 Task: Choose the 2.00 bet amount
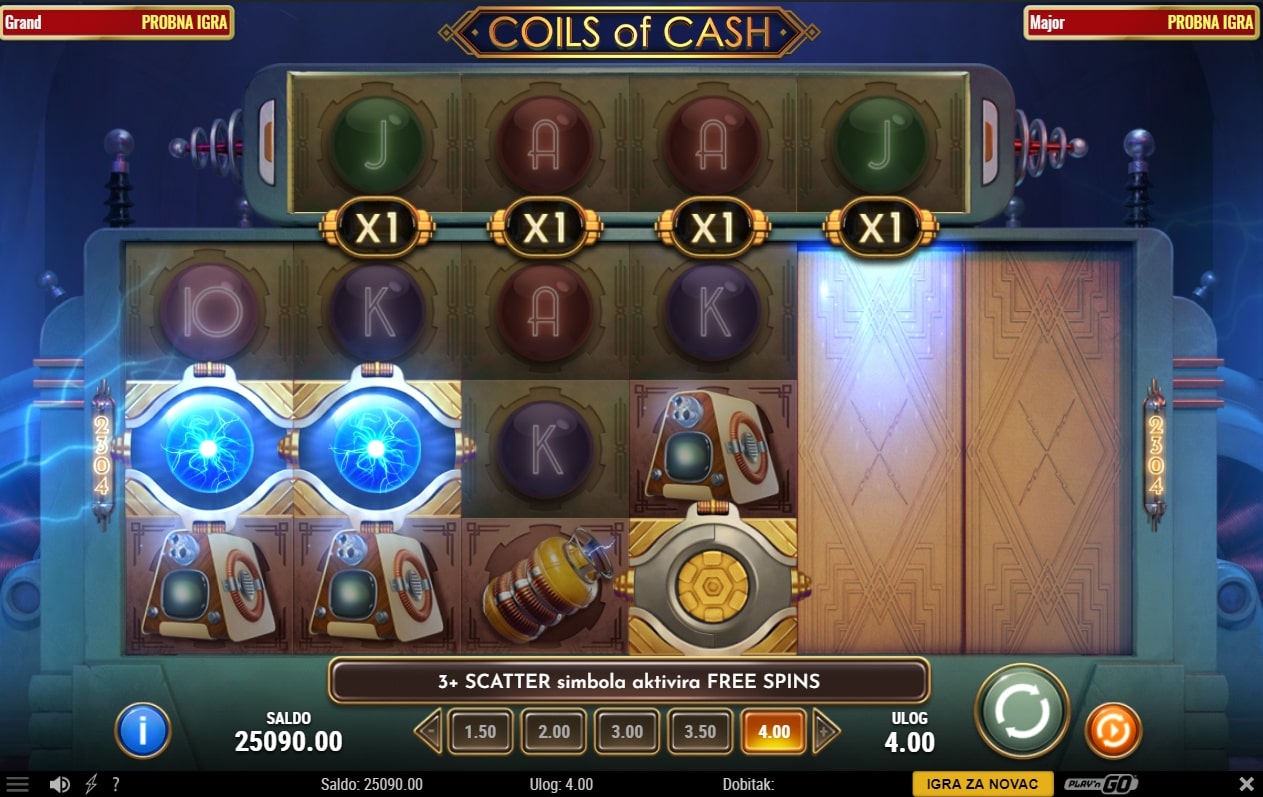click(554, 732)
